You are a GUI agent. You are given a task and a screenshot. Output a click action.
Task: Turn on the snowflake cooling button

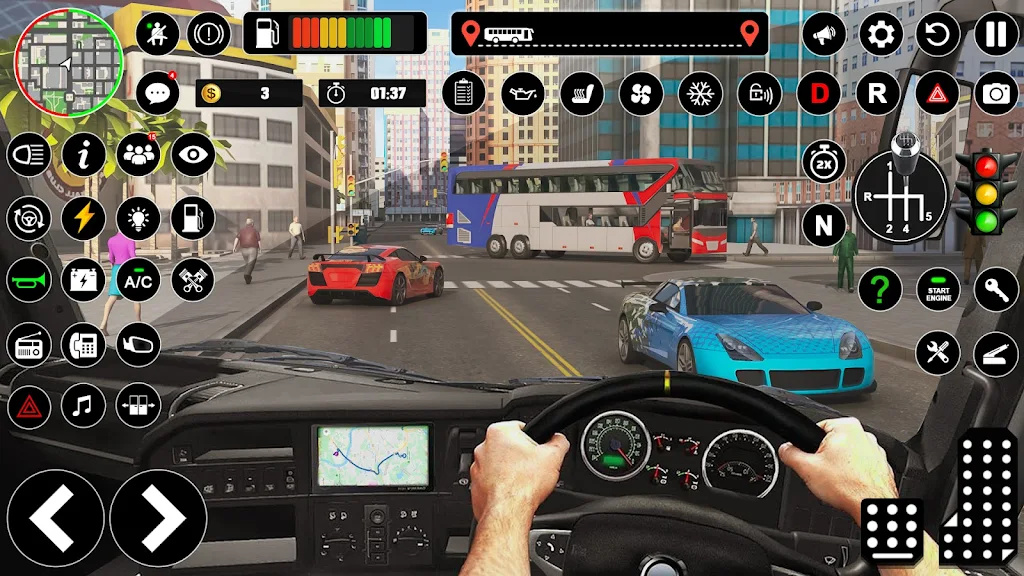pyautogui.click(x=700, y=94)
